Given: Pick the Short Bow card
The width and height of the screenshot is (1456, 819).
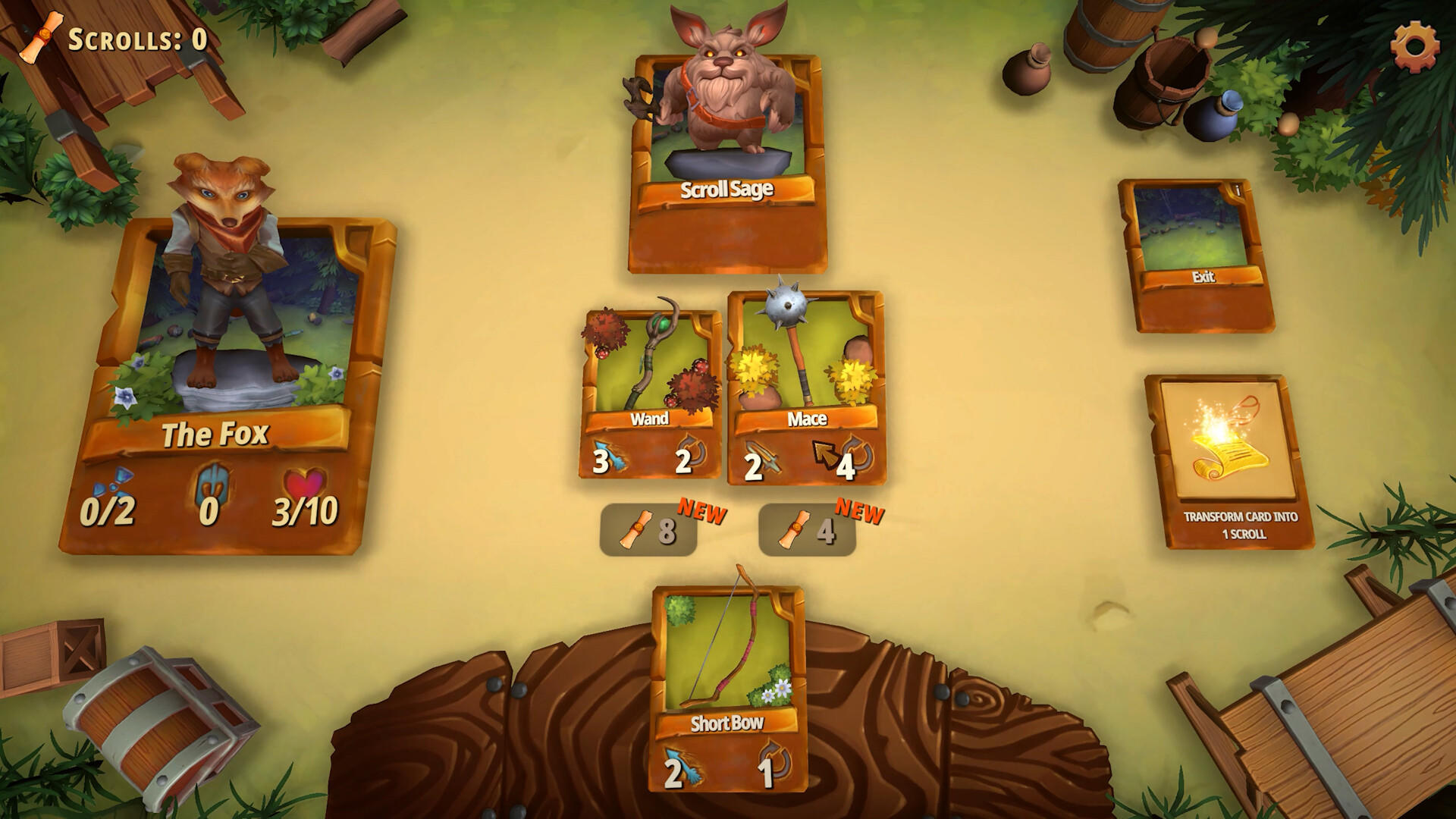Looking at the screenshot, I should tap(728, 667).
